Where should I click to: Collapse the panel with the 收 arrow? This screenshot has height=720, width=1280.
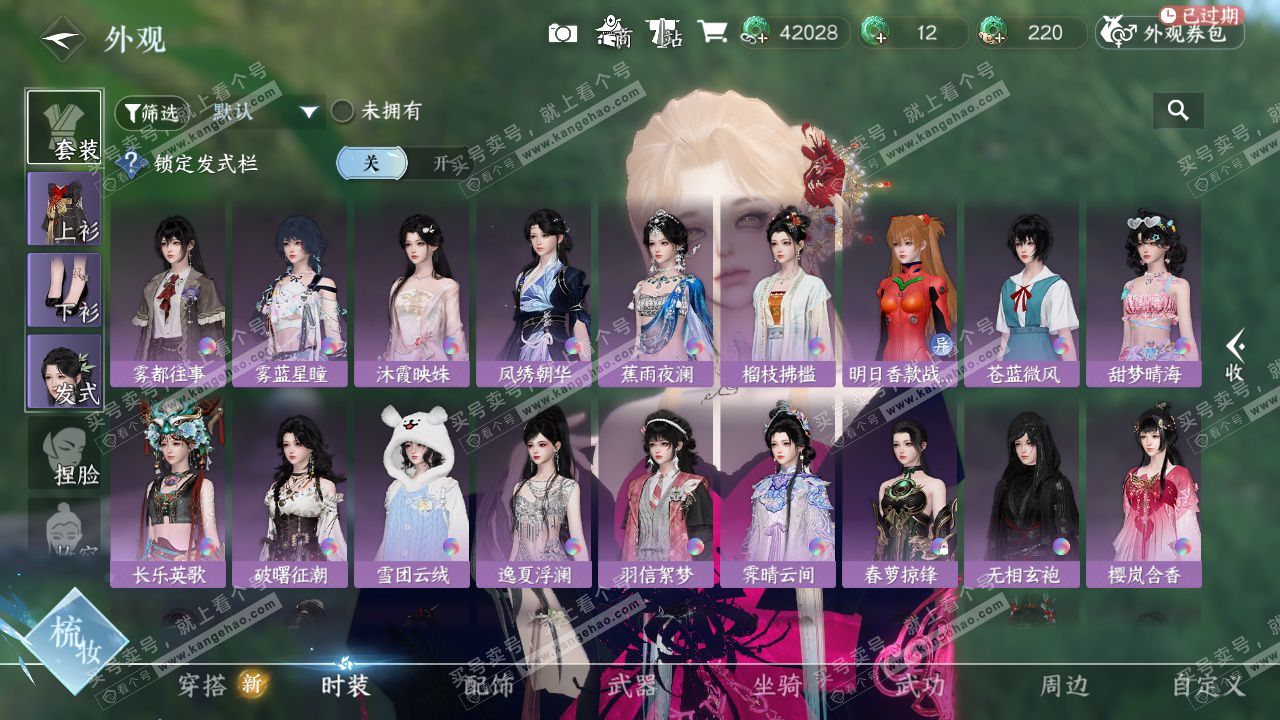pos(1235,355)
